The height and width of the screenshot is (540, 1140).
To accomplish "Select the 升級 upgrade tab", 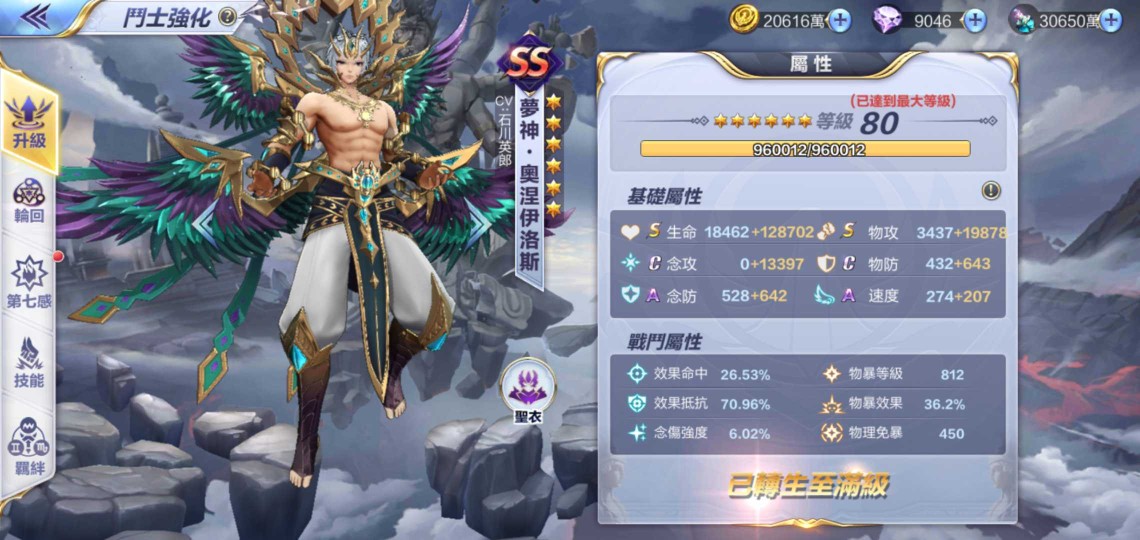I will (x=30, y=122).
